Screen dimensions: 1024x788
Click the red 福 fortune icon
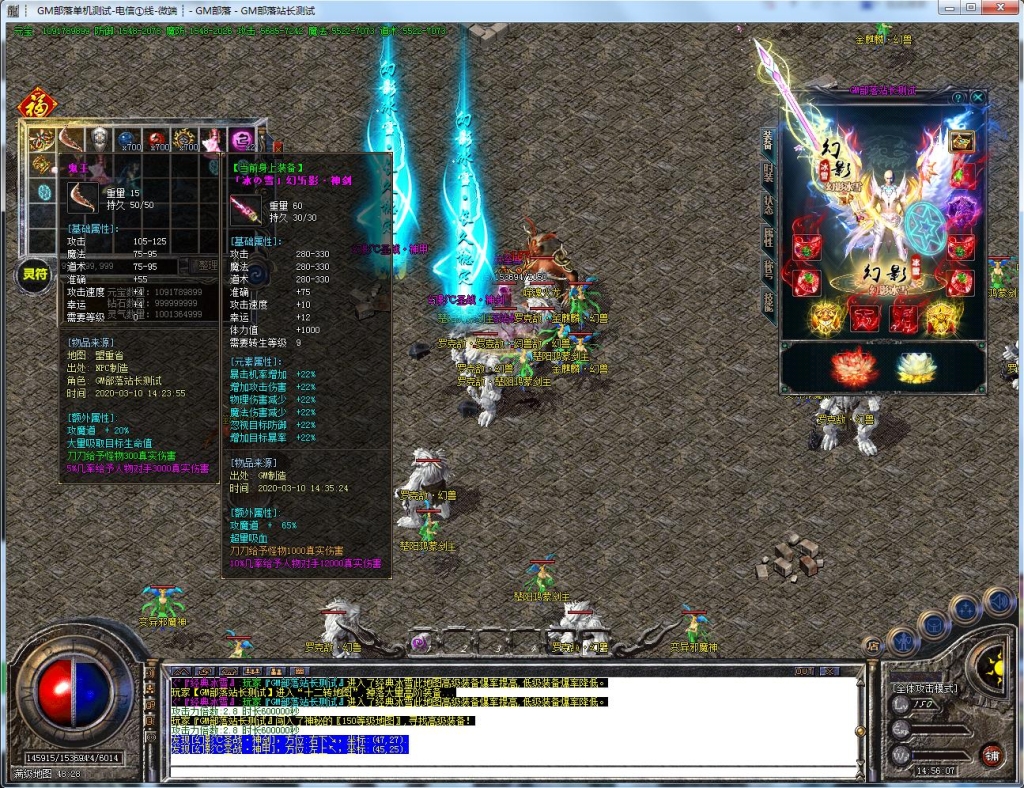pyautogui.click(x=38, y=104)
